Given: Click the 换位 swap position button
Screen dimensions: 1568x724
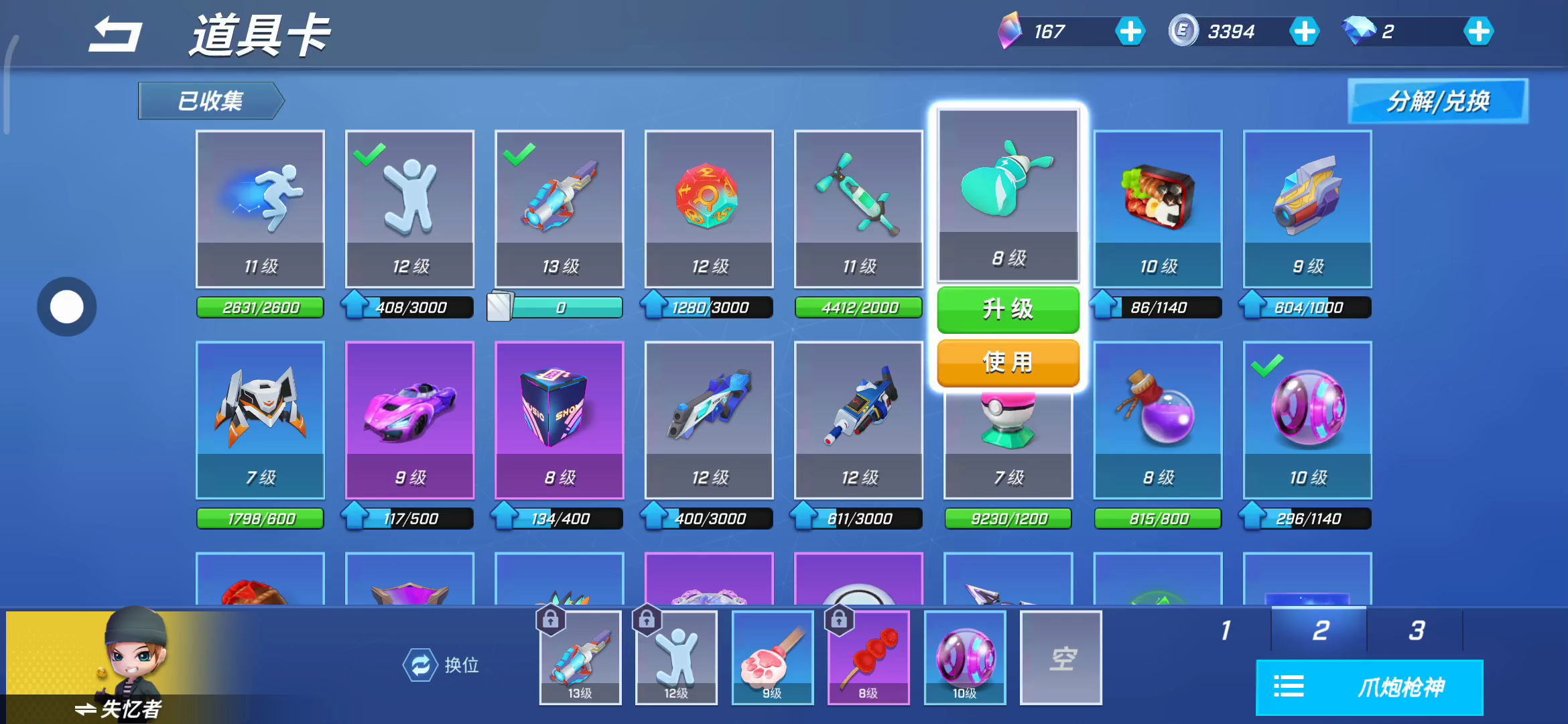Looking at the screenshot, I should (442, 665).
